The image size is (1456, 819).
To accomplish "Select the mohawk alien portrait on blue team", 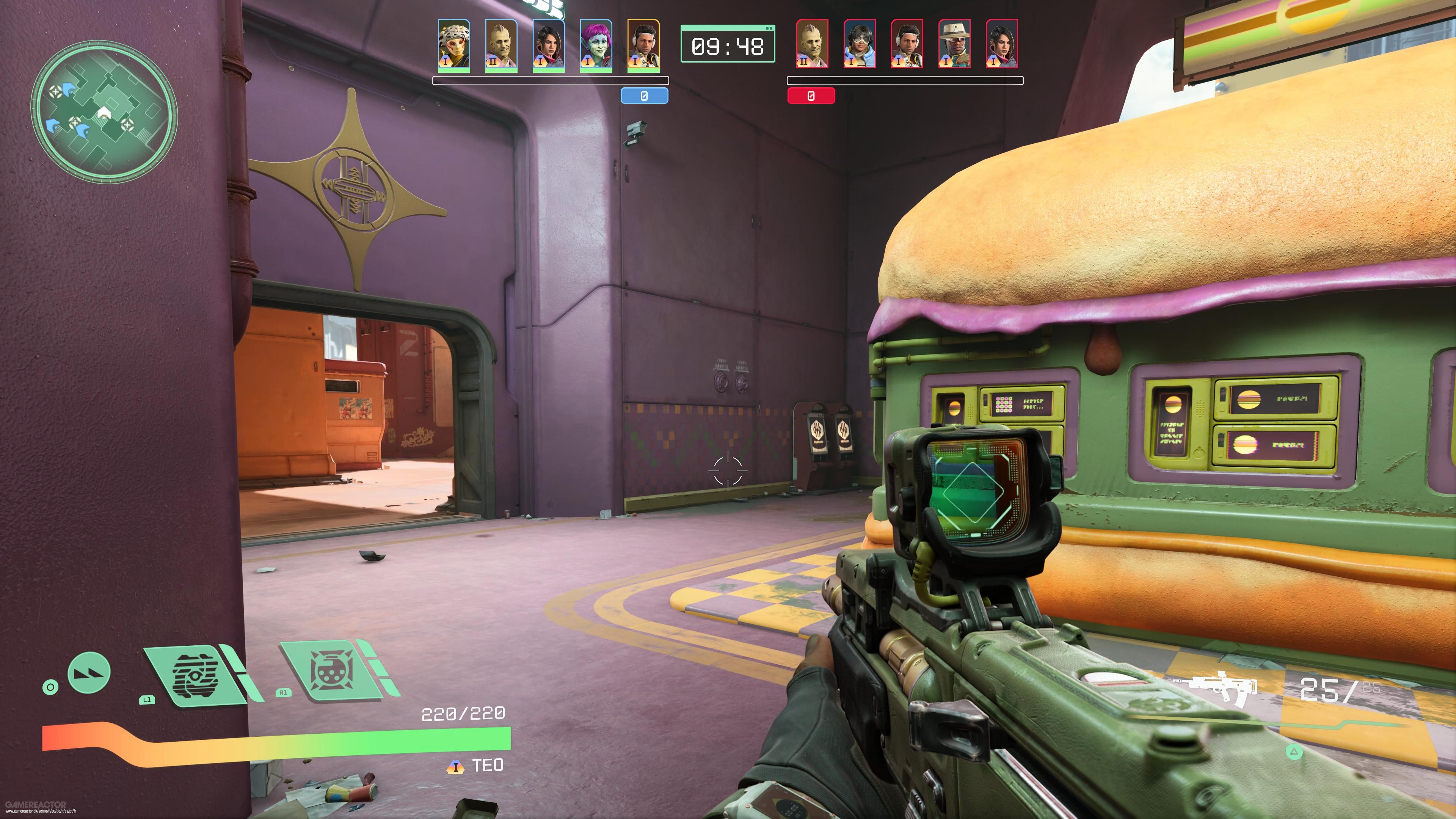I will pyautogui.click(x=501, y=45).
